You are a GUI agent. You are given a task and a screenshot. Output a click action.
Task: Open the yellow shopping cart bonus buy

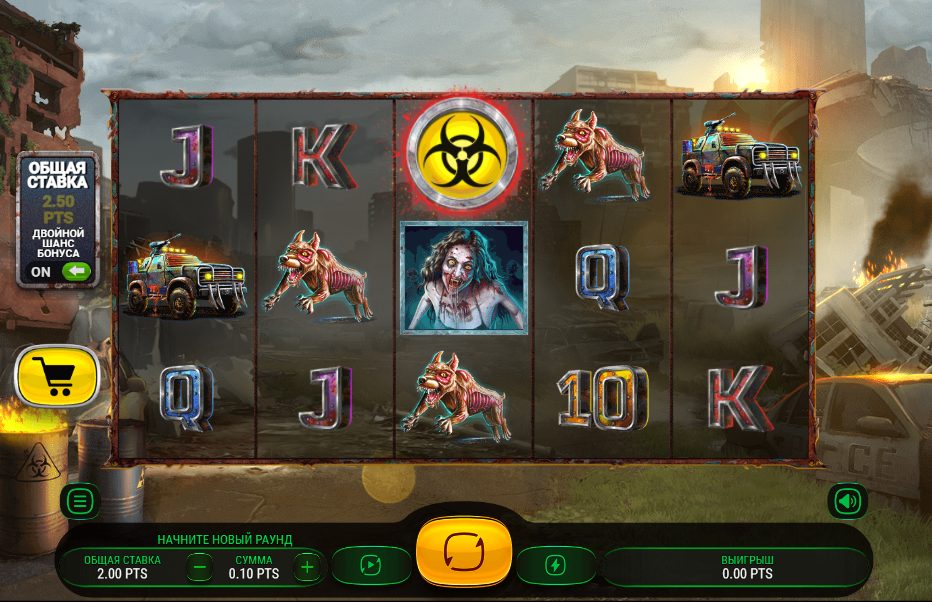57,376
